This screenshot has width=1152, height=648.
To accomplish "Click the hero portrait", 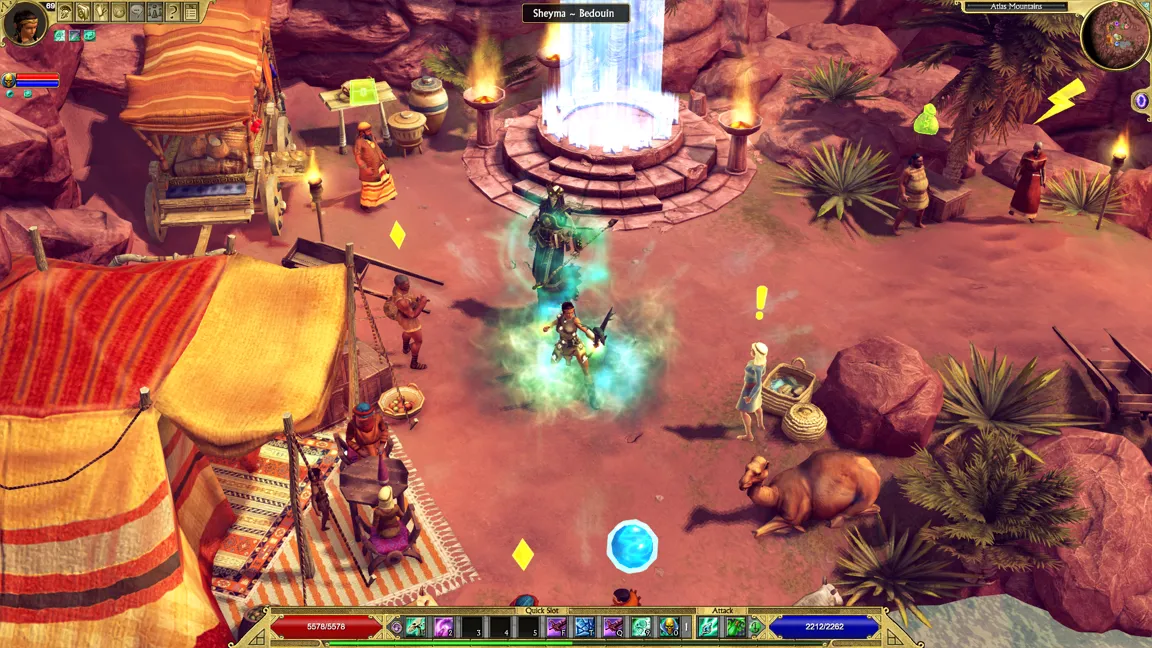I will 24,24.
